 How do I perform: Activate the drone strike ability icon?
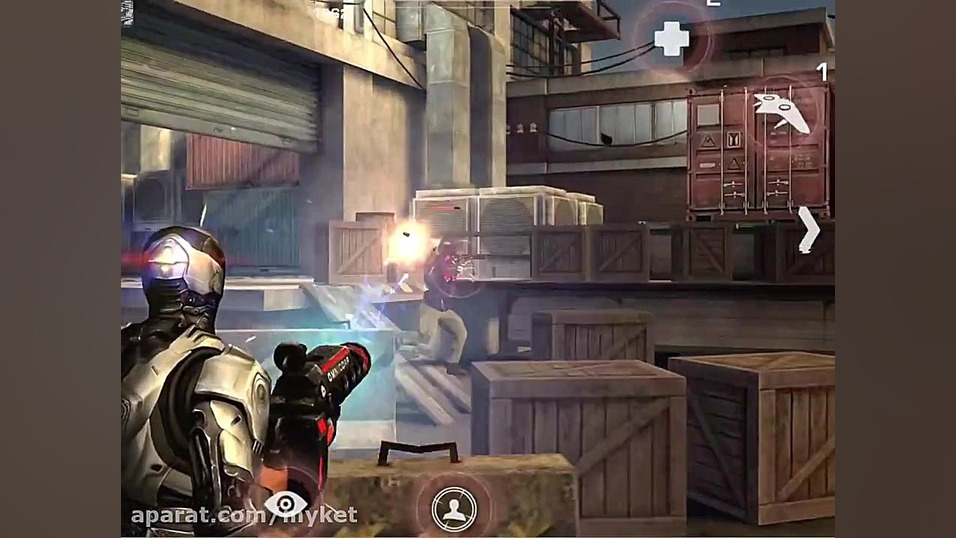[x=781, y=111]
